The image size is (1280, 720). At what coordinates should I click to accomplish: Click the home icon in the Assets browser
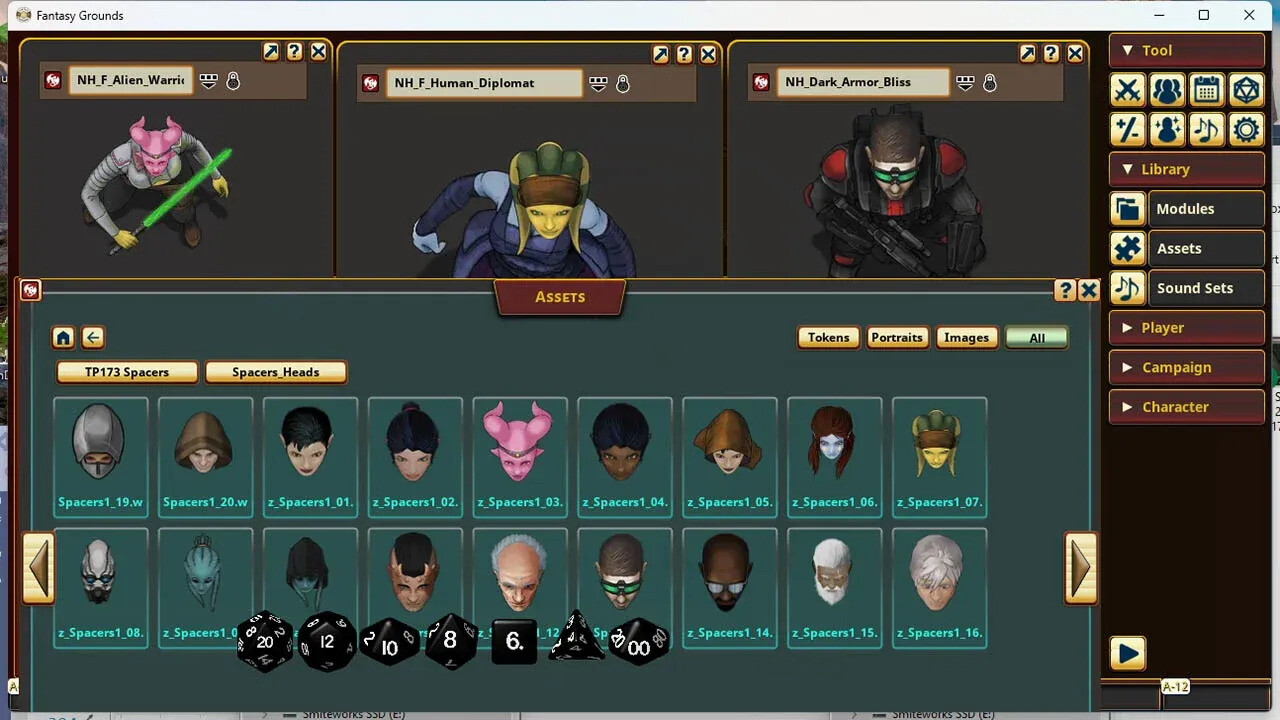(63, 338)
